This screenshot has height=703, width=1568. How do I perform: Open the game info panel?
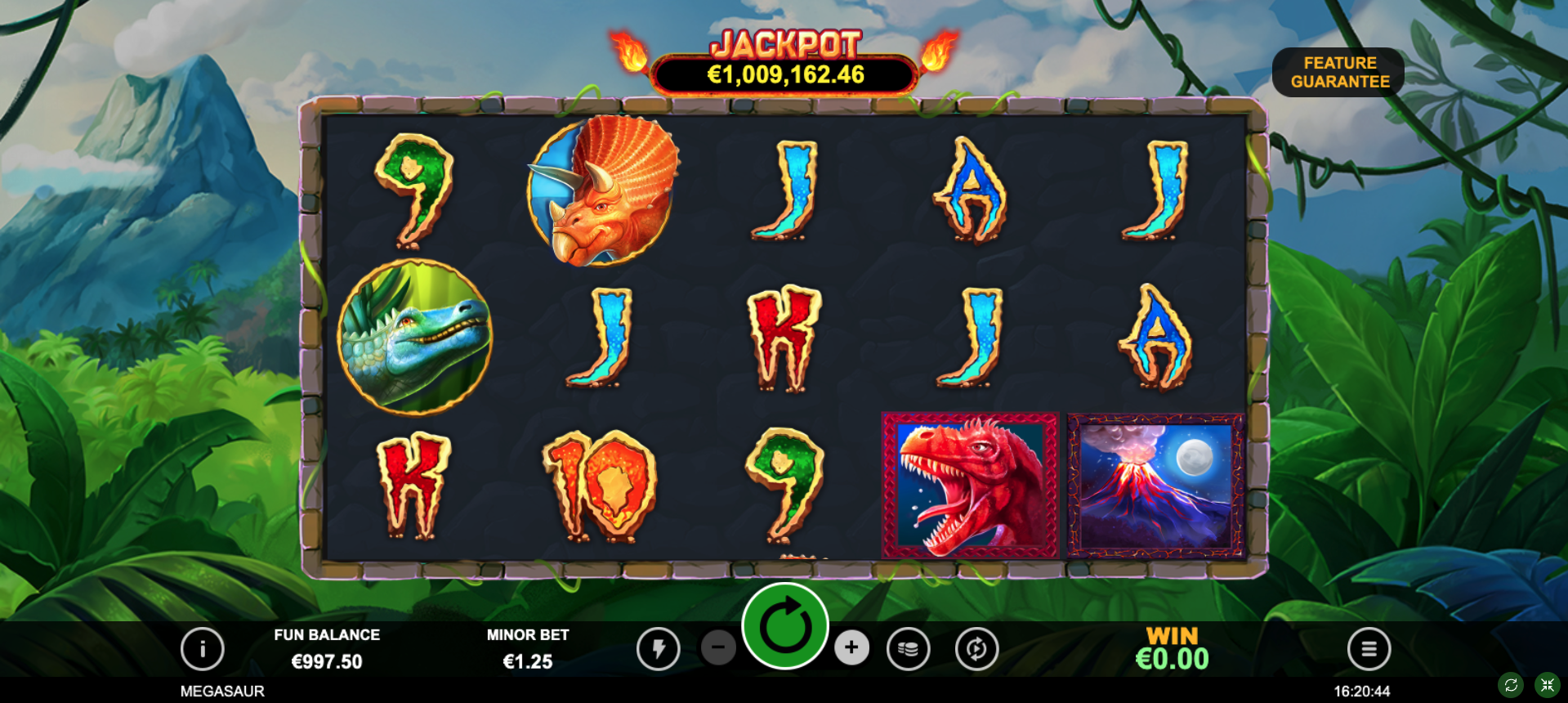pos(203,649)
